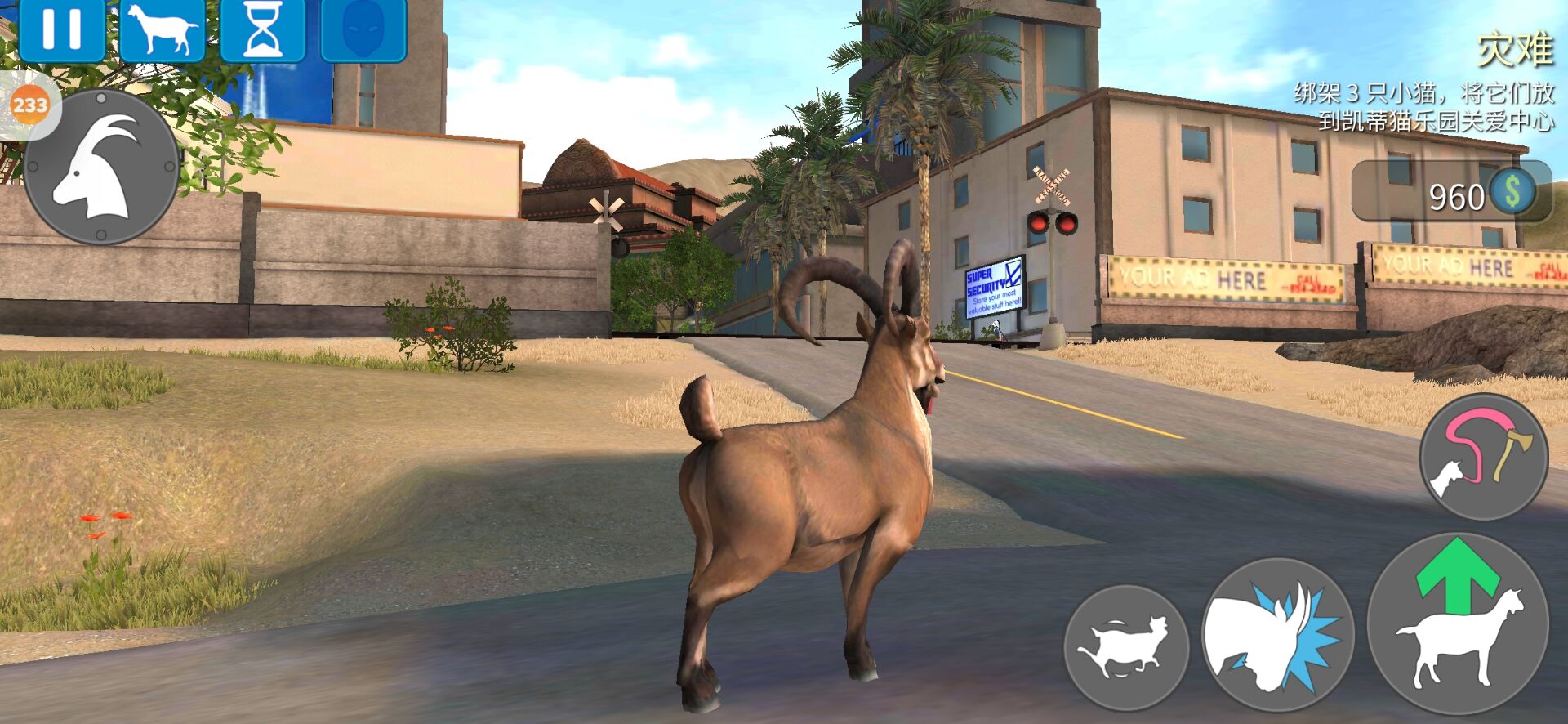Viewport: 1568px width, 724px height.
Task: Open the kidnap kittens mission objective
Action: tap(1424, 106)
